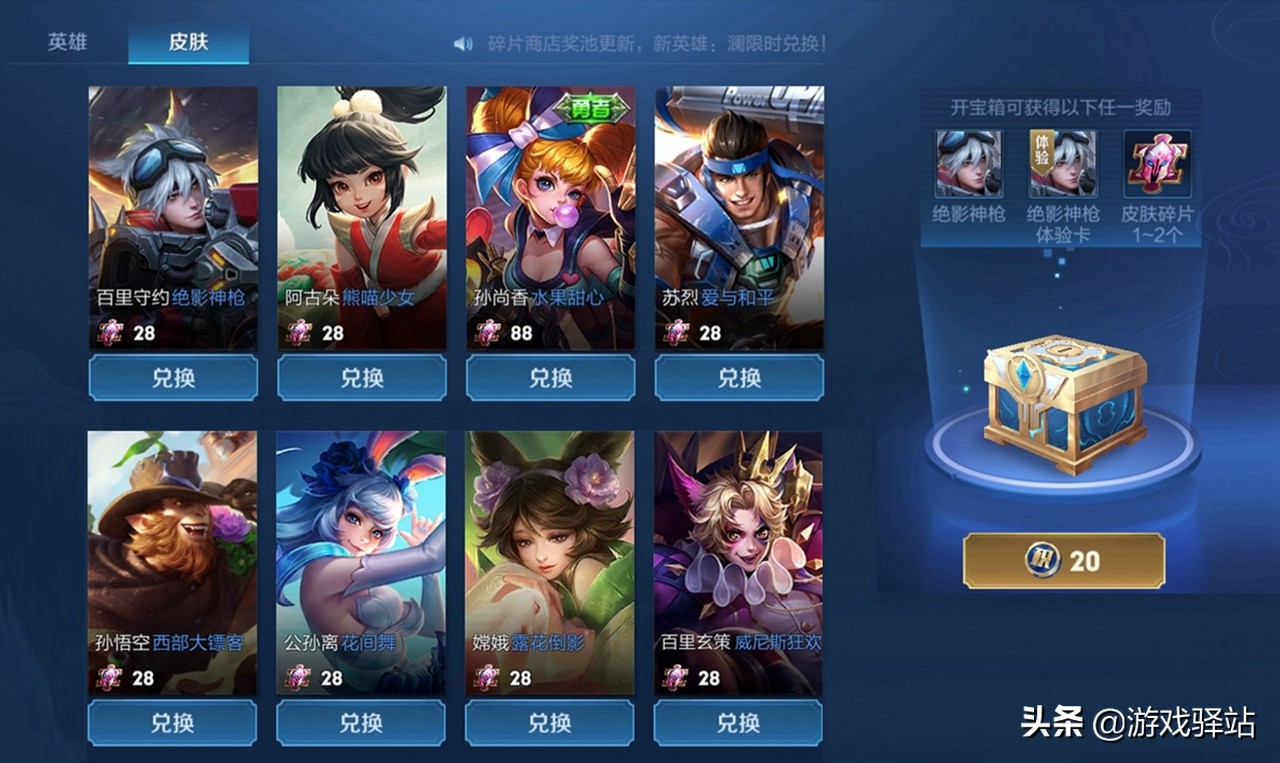Viewport: 1280px width, 763px height.
Task: Open the treasure chest for 20 coins
Action: [1064, 561]
